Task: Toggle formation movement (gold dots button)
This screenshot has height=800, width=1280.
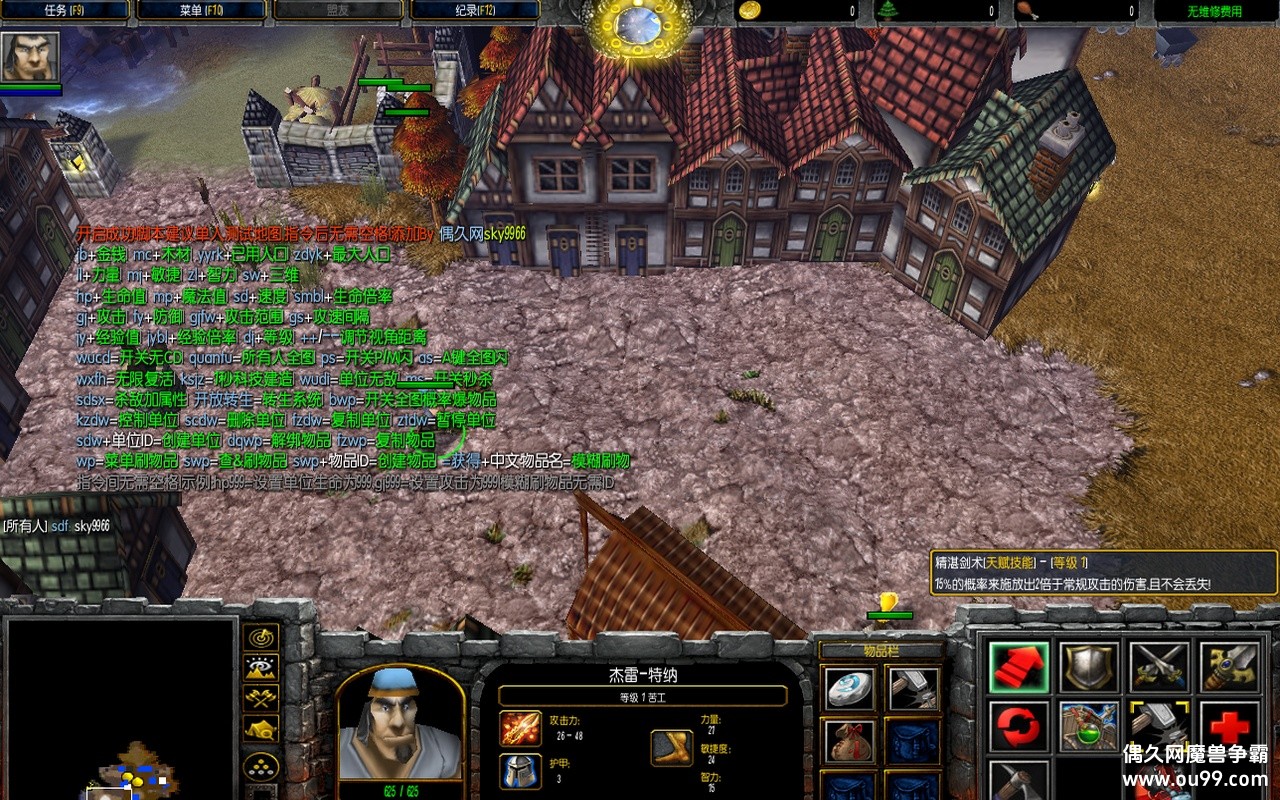Action: point(261,765)
